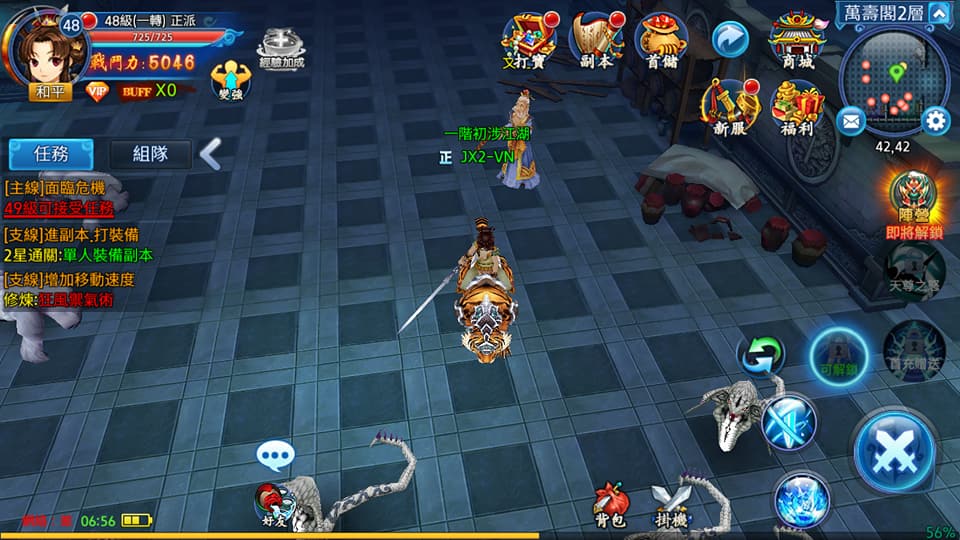The image size is (960, 540).
Task: Toggle 掛機 auto-battle mode
Action: [669, 504]
